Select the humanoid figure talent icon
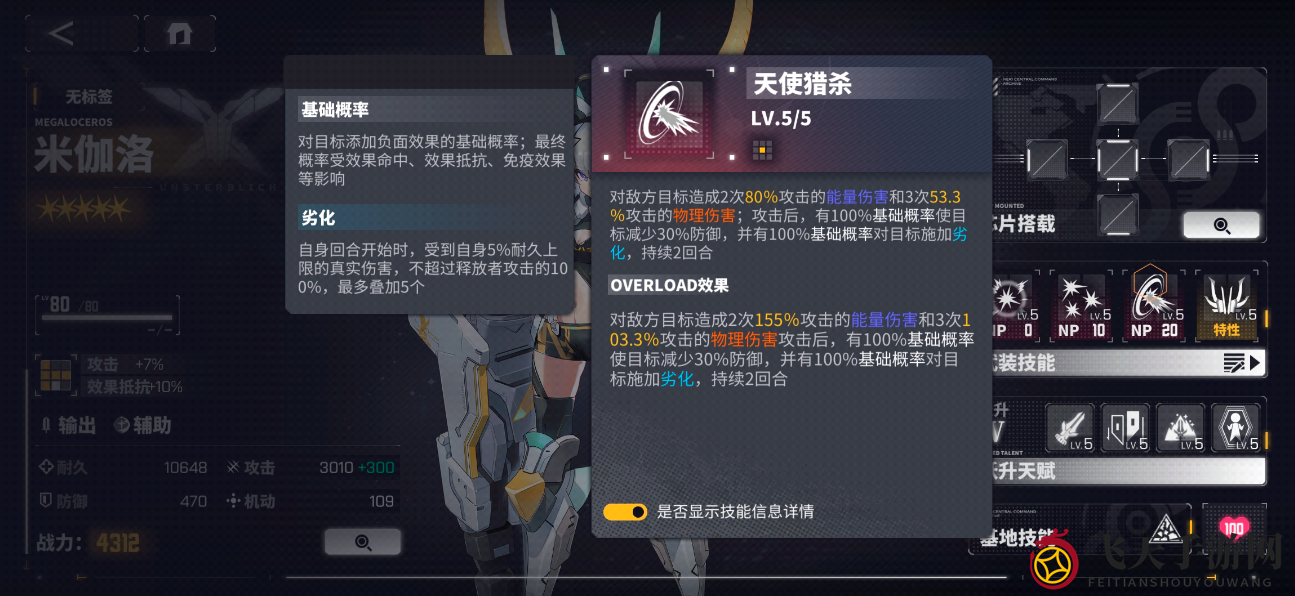Screen dimensions: 1295x596 tap(1235, 427)
